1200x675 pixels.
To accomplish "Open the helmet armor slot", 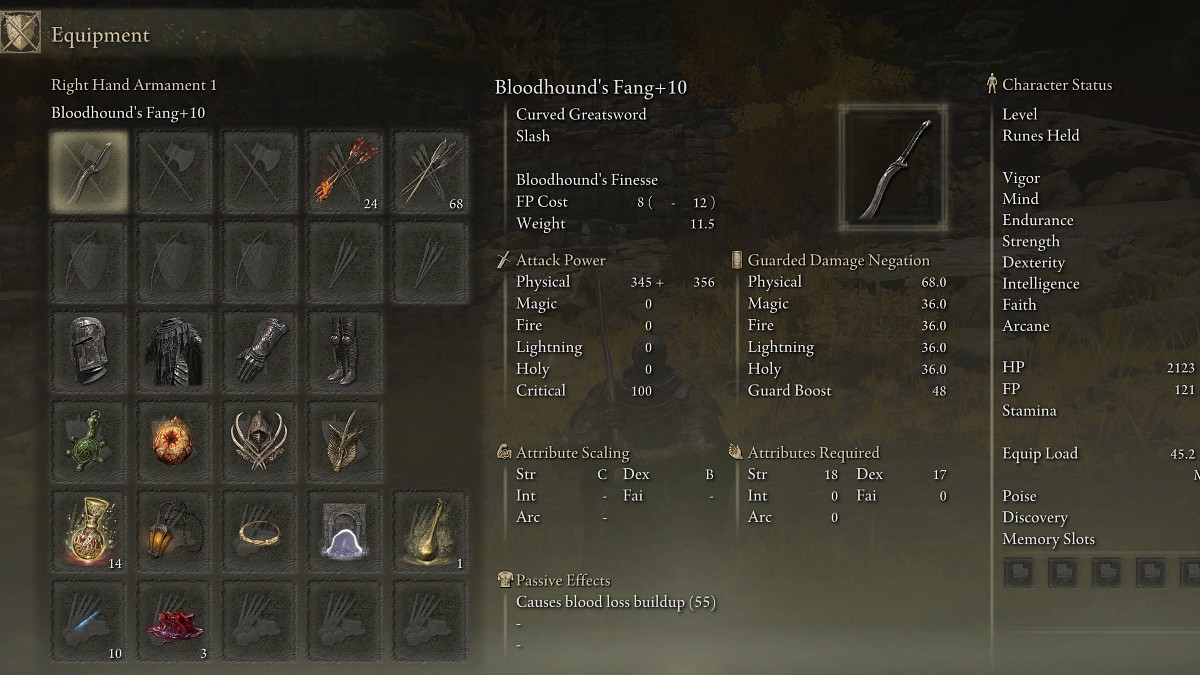I will click(x=89, y=351).
